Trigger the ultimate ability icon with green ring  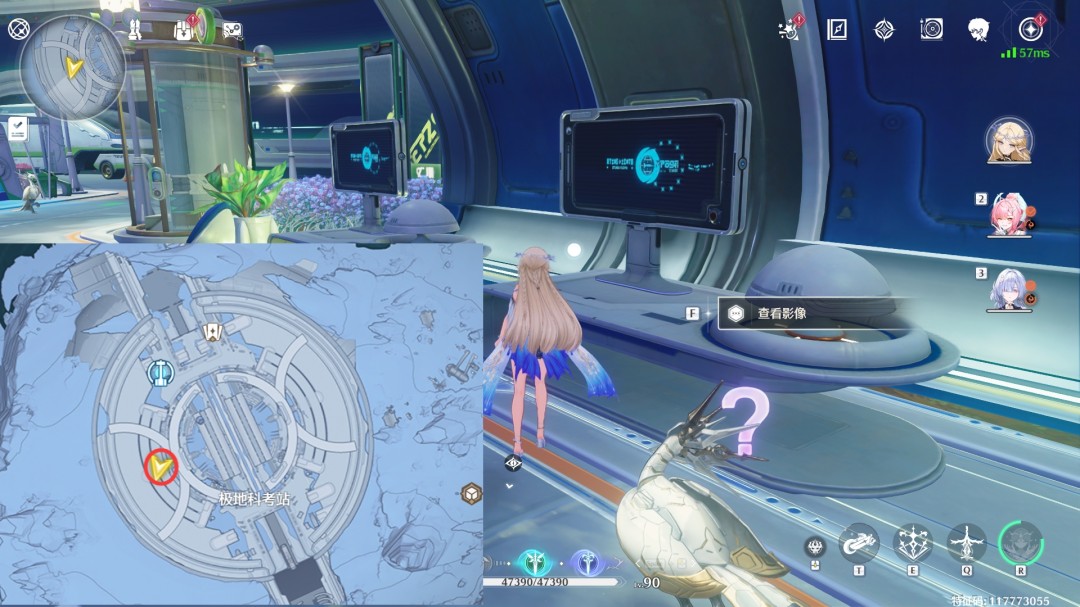1020,543
